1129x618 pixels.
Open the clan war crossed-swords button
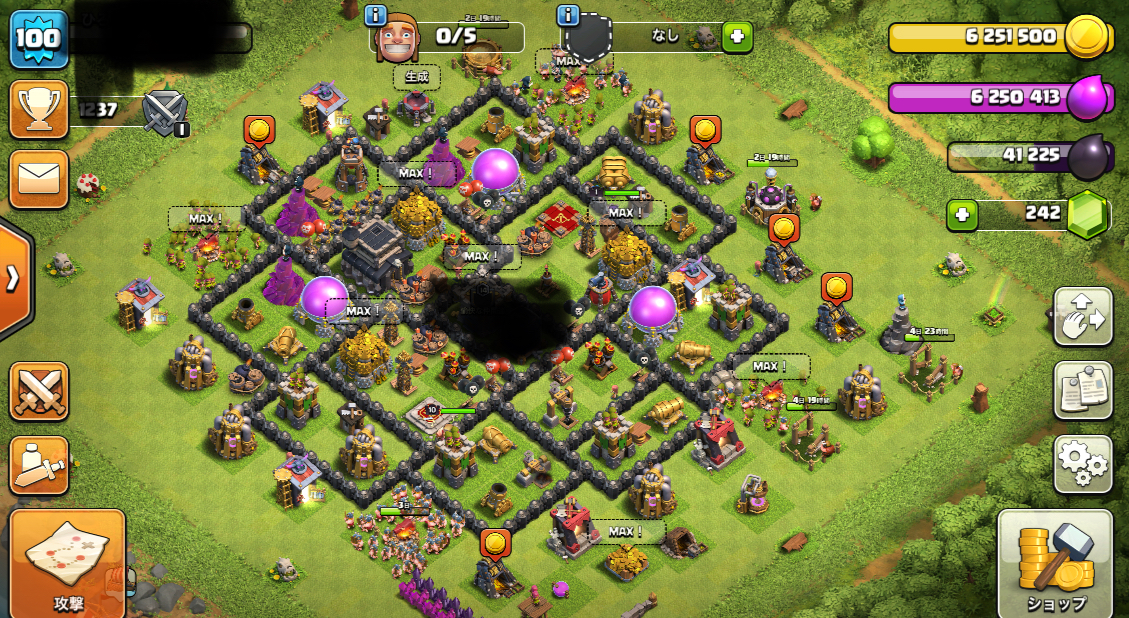coord(39,390)
